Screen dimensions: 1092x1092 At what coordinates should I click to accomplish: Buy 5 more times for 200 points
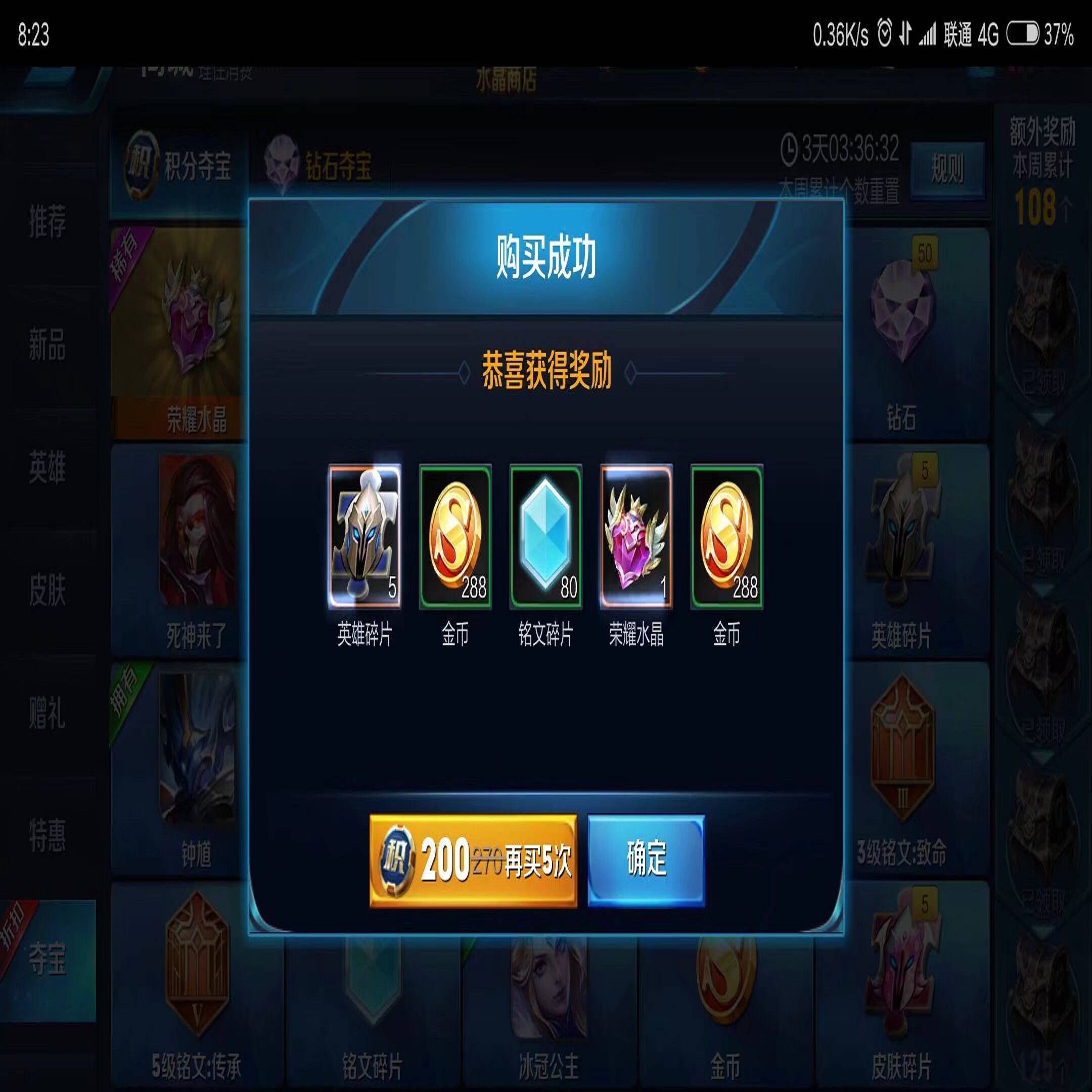pos(473,861)
